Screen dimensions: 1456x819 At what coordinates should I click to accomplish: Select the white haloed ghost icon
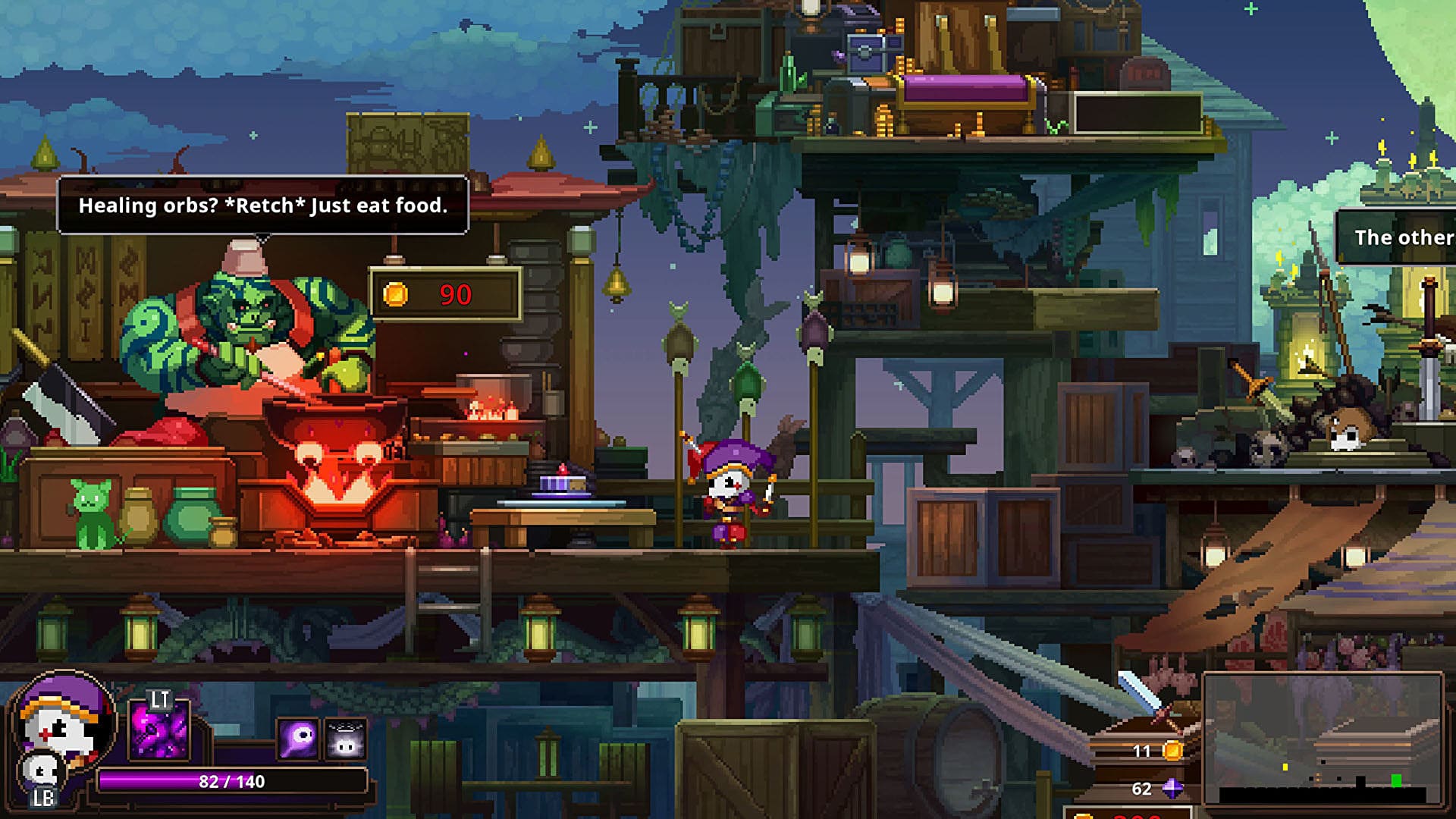[347, 739]
